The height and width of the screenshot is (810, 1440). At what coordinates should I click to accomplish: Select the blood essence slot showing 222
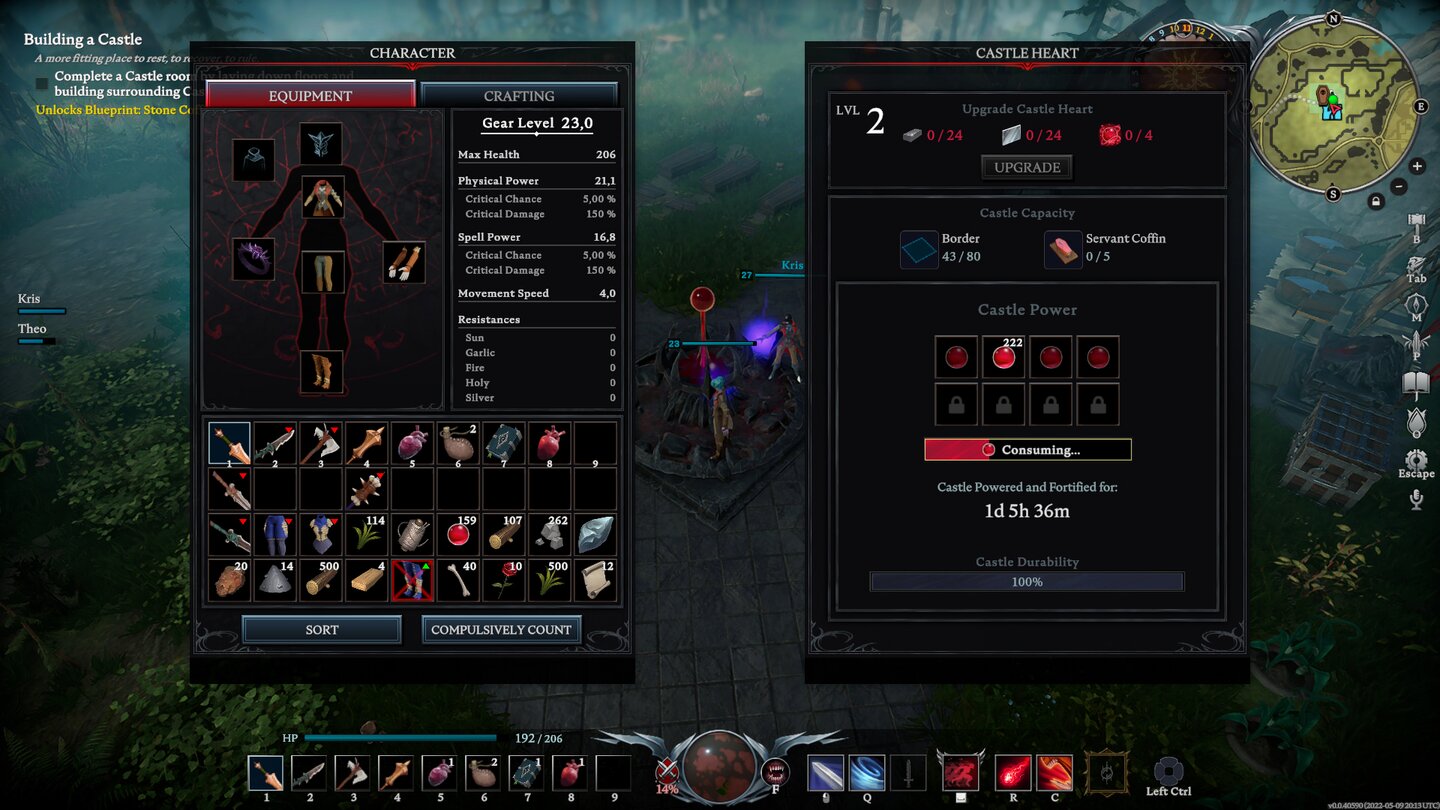point(1003,357)
